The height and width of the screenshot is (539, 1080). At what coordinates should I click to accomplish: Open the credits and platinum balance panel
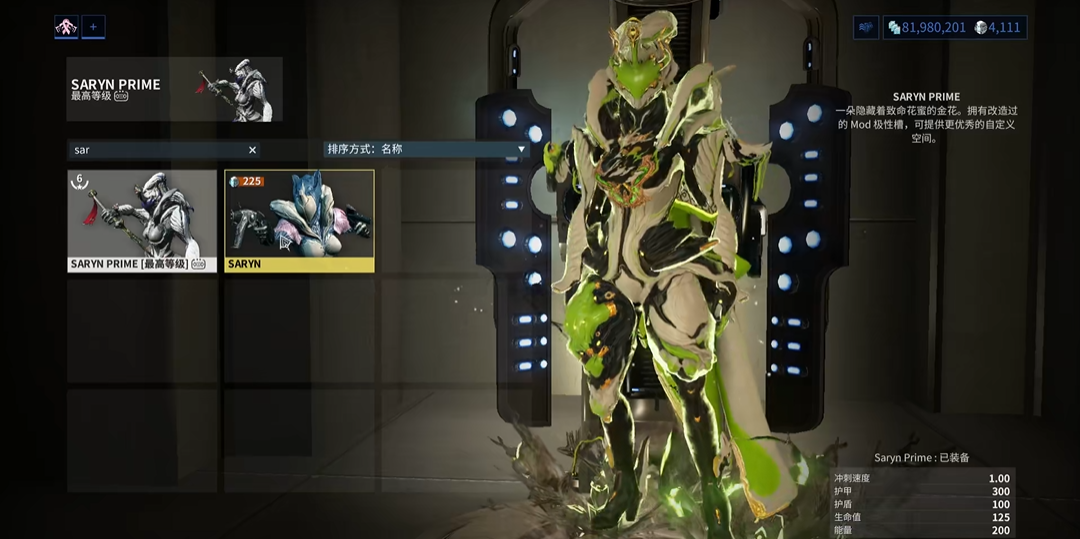(955, 27)
